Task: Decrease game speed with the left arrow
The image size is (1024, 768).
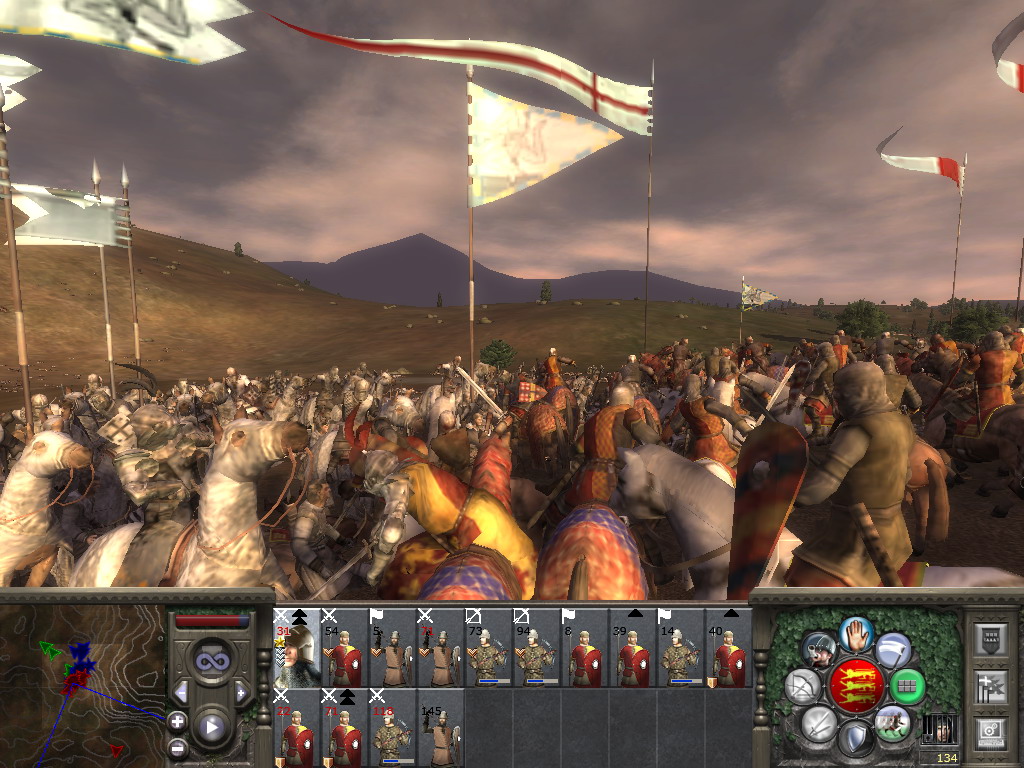Action: [x=181, y=692]
